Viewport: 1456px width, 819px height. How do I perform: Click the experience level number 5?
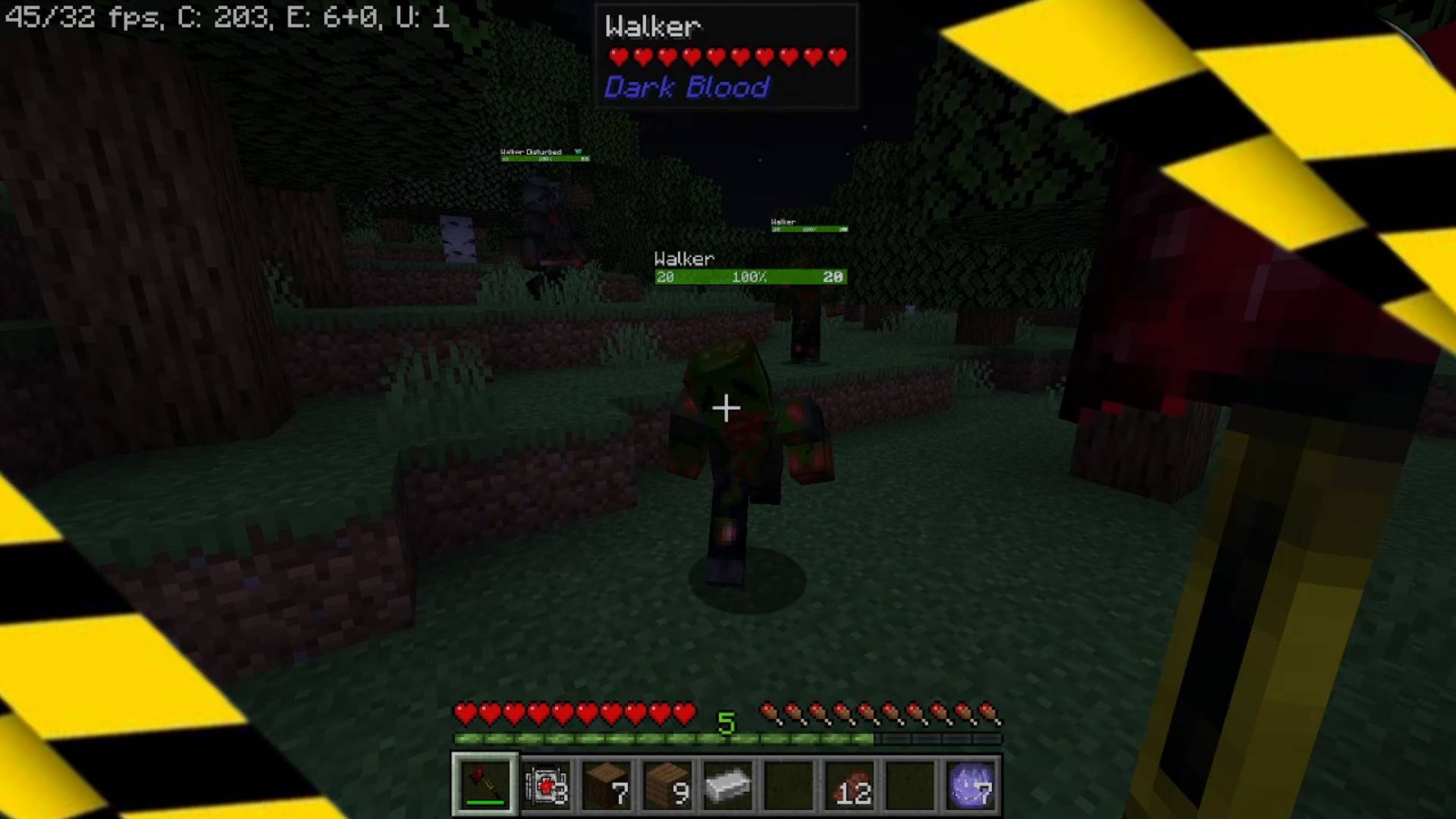[727, 725]
